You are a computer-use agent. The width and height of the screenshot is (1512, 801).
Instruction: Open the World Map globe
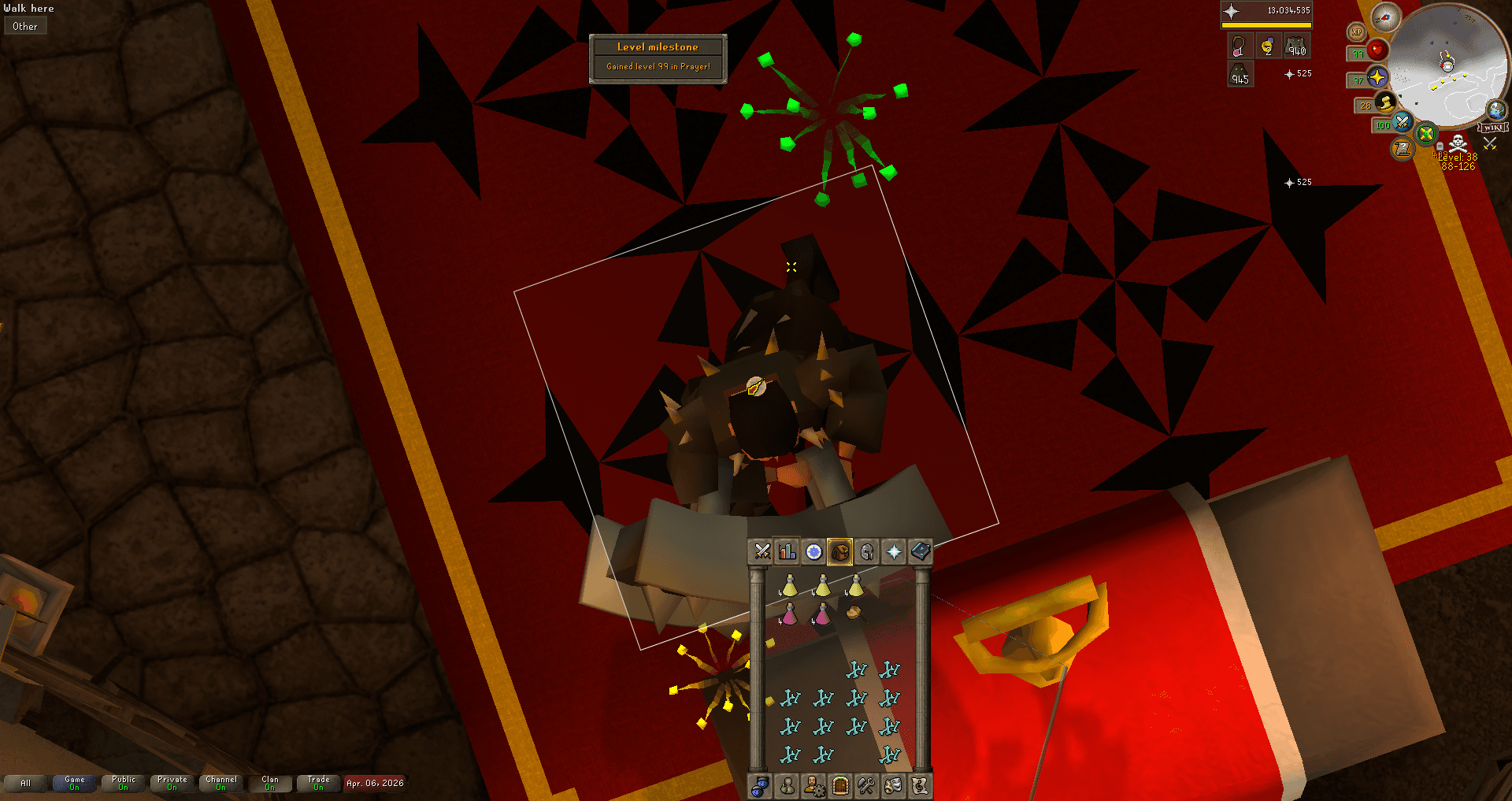coord(1495,110)
